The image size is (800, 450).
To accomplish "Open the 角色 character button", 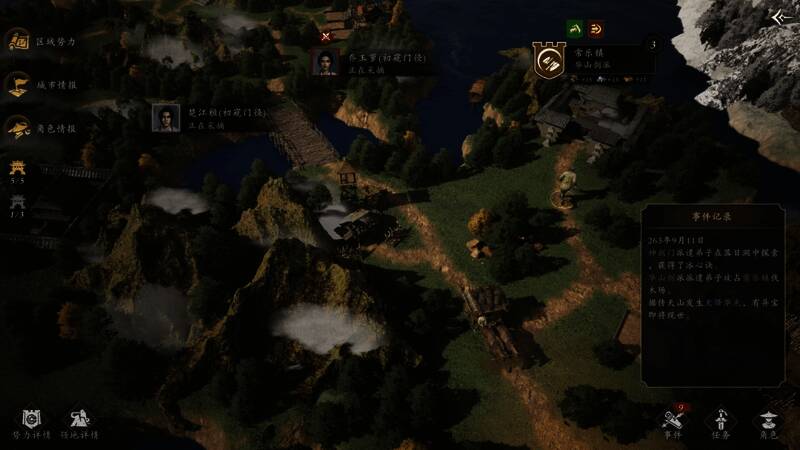I will point(767,423).
